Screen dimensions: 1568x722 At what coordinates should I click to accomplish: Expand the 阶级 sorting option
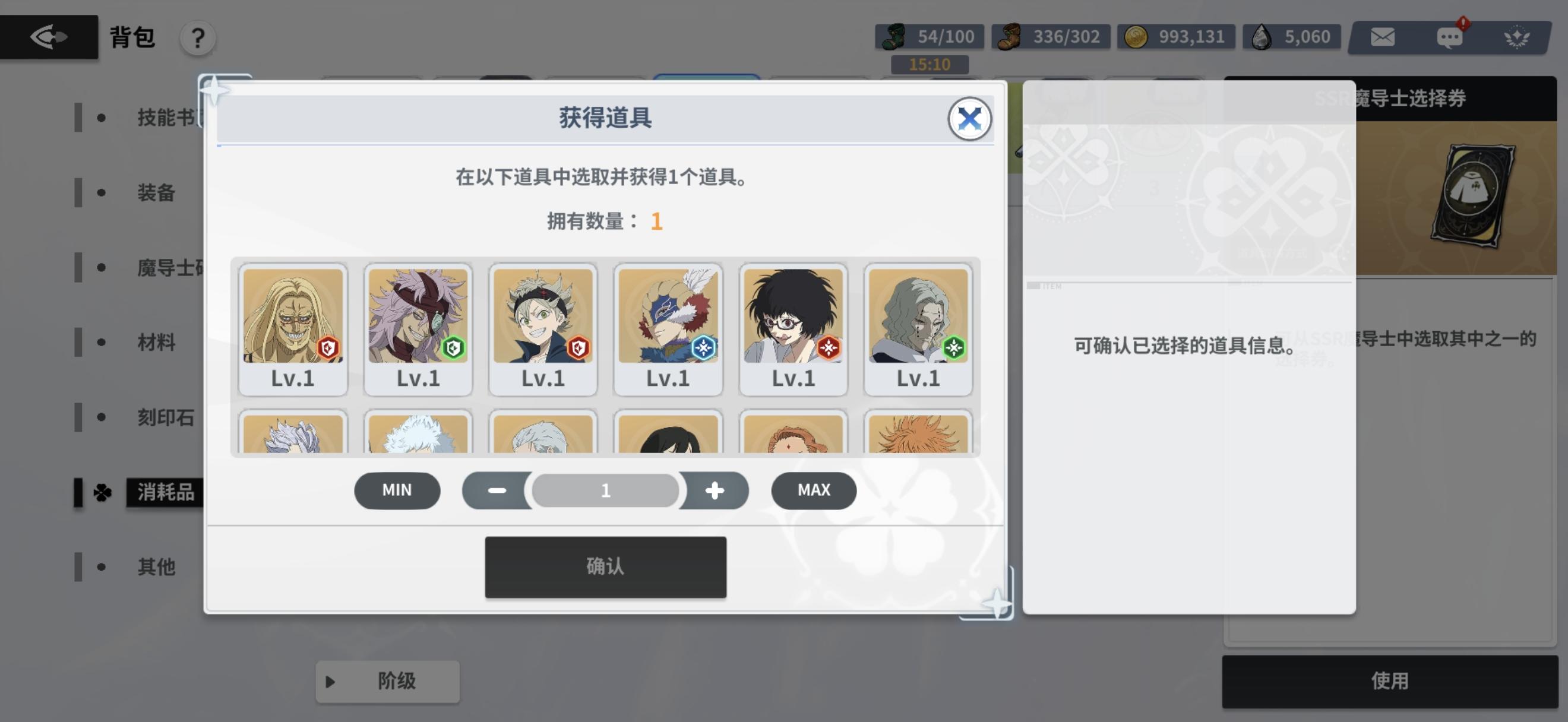pyautogui.click(x=387, y=682)
